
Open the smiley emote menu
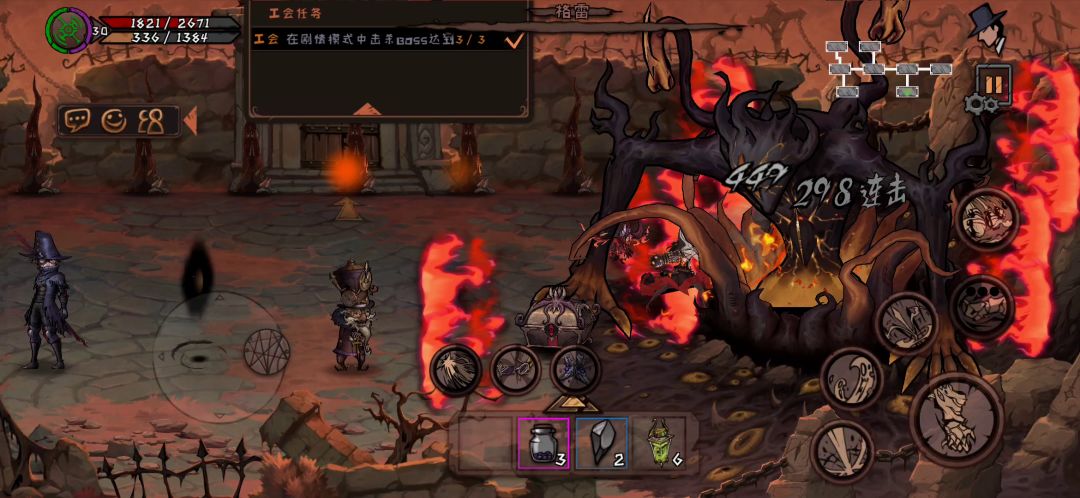pos(114,121)
